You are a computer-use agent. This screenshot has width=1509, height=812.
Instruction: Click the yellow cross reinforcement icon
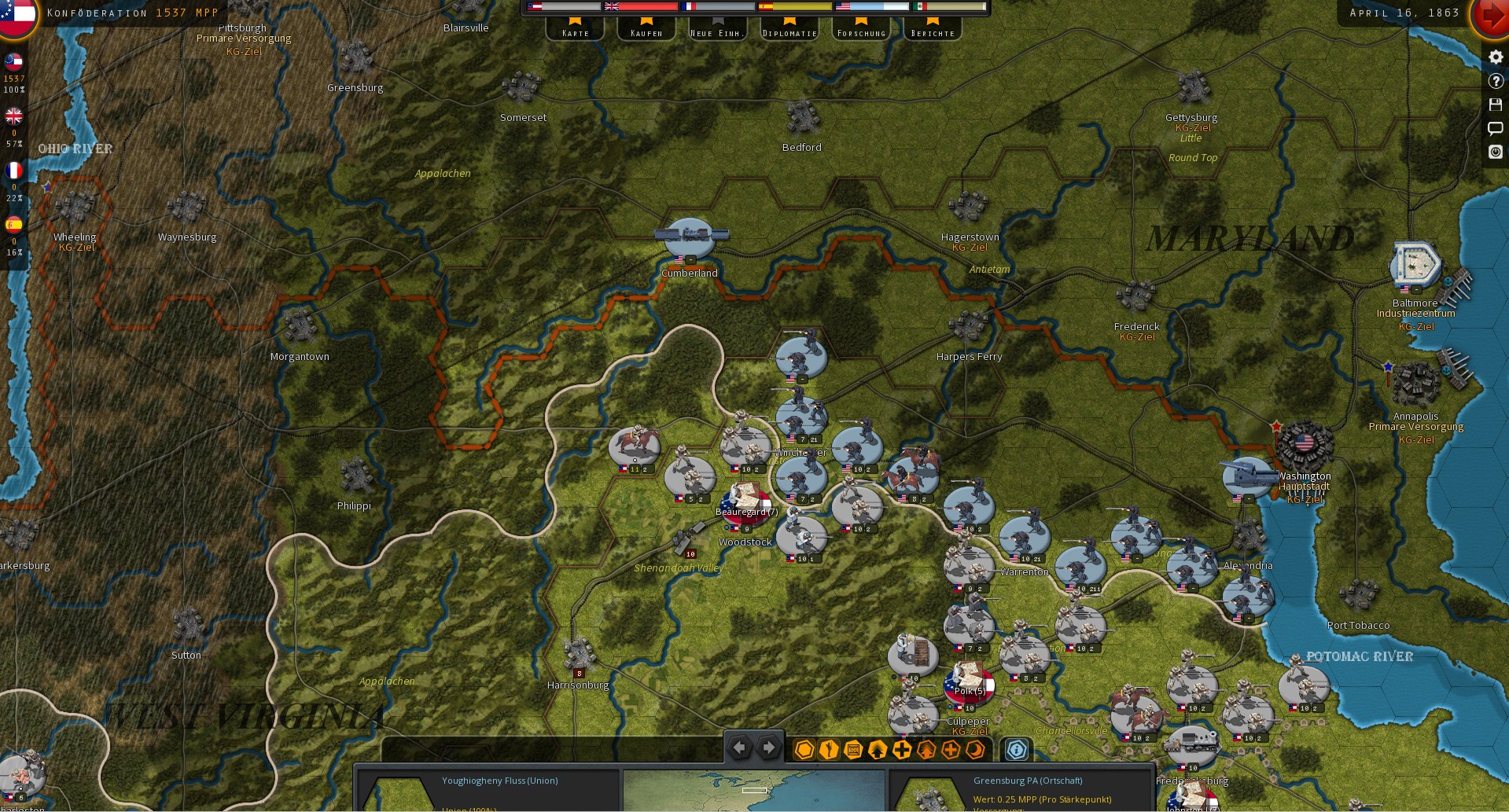coord(901,750)
